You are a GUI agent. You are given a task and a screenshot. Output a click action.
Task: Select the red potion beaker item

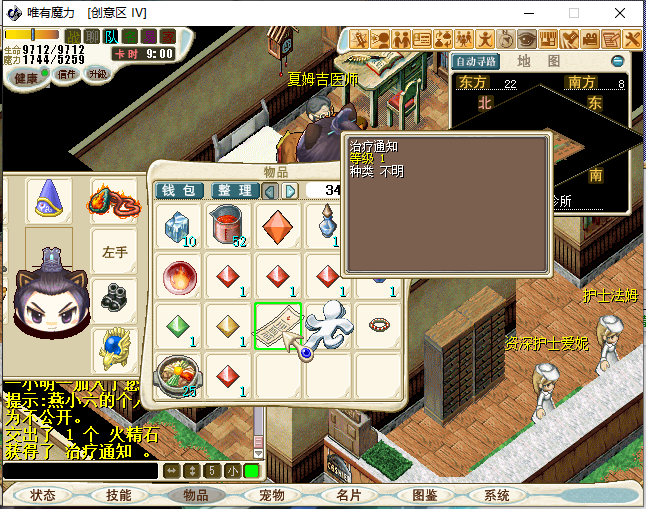tap(229, 226)
